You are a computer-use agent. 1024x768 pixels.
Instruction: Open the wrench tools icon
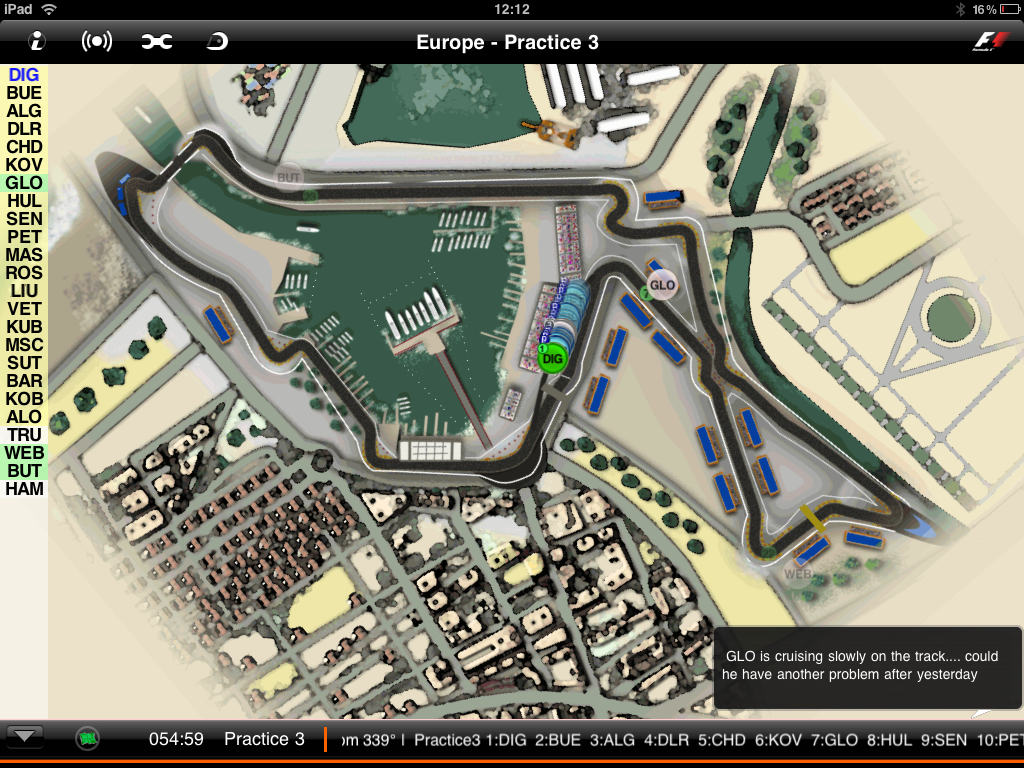[x=156, y=41]
